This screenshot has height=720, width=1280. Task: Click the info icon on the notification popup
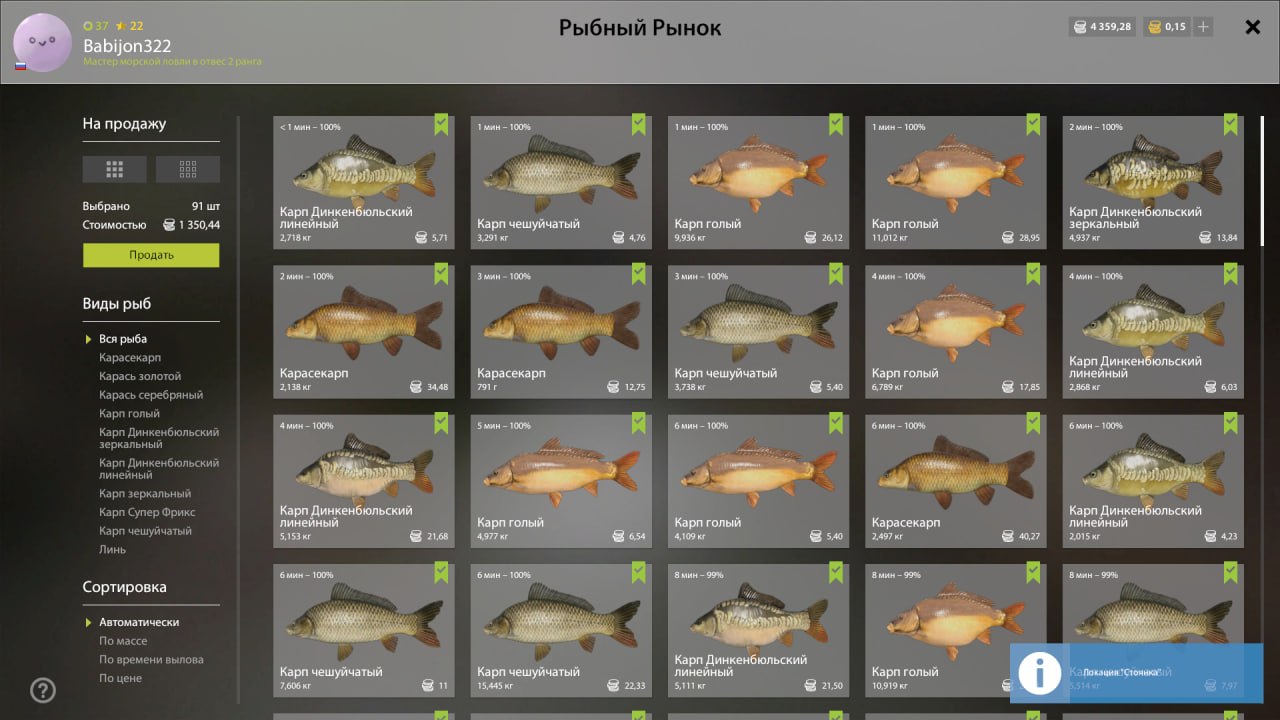pos(1039,673)
